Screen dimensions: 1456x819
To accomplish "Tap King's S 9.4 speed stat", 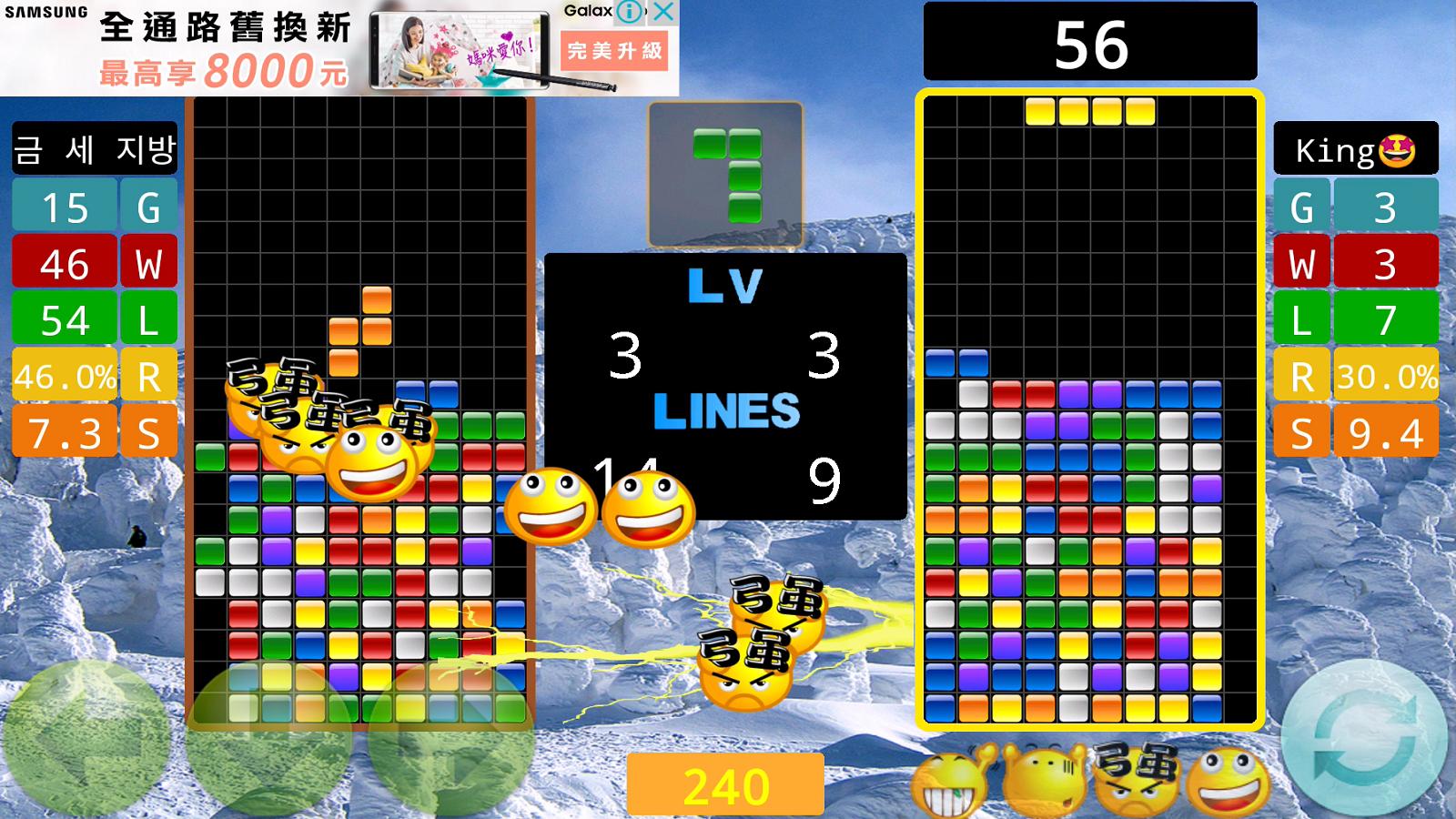I will point(1355,428).
